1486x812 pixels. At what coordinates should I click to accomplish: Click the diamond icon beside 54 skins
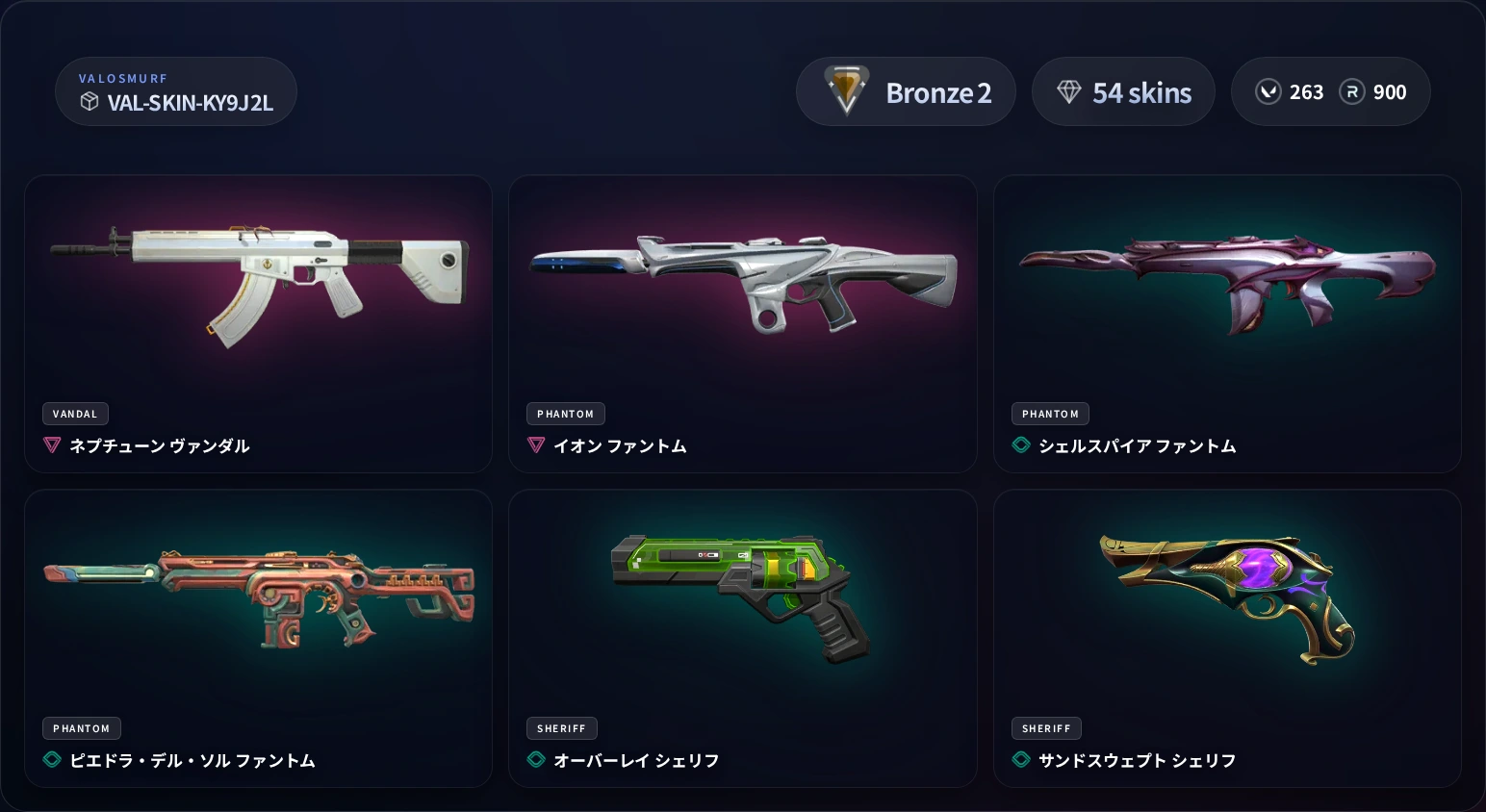(x=1070, y=91)
